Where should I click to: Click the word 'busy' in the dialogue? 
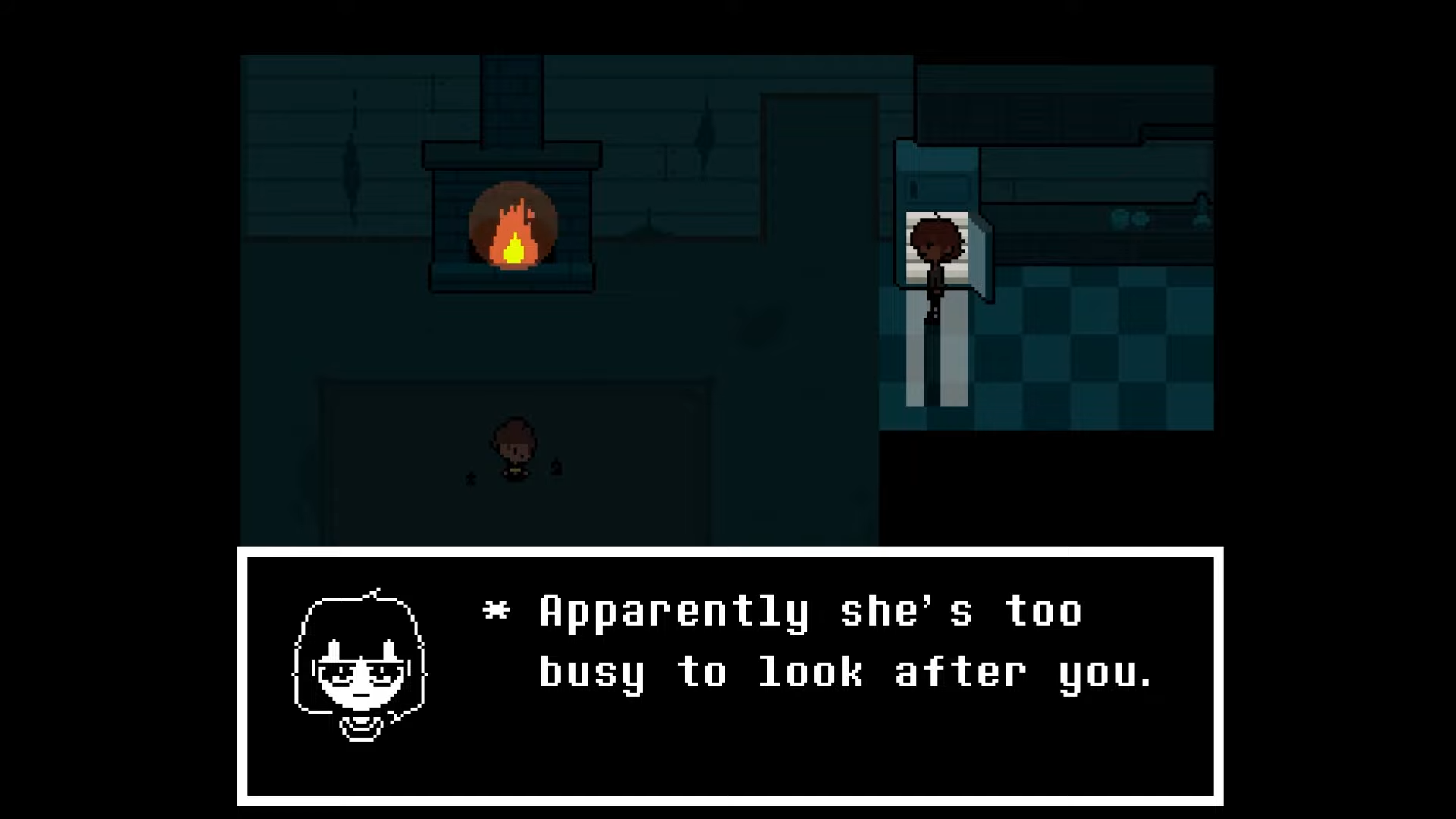tap(591, 671)
